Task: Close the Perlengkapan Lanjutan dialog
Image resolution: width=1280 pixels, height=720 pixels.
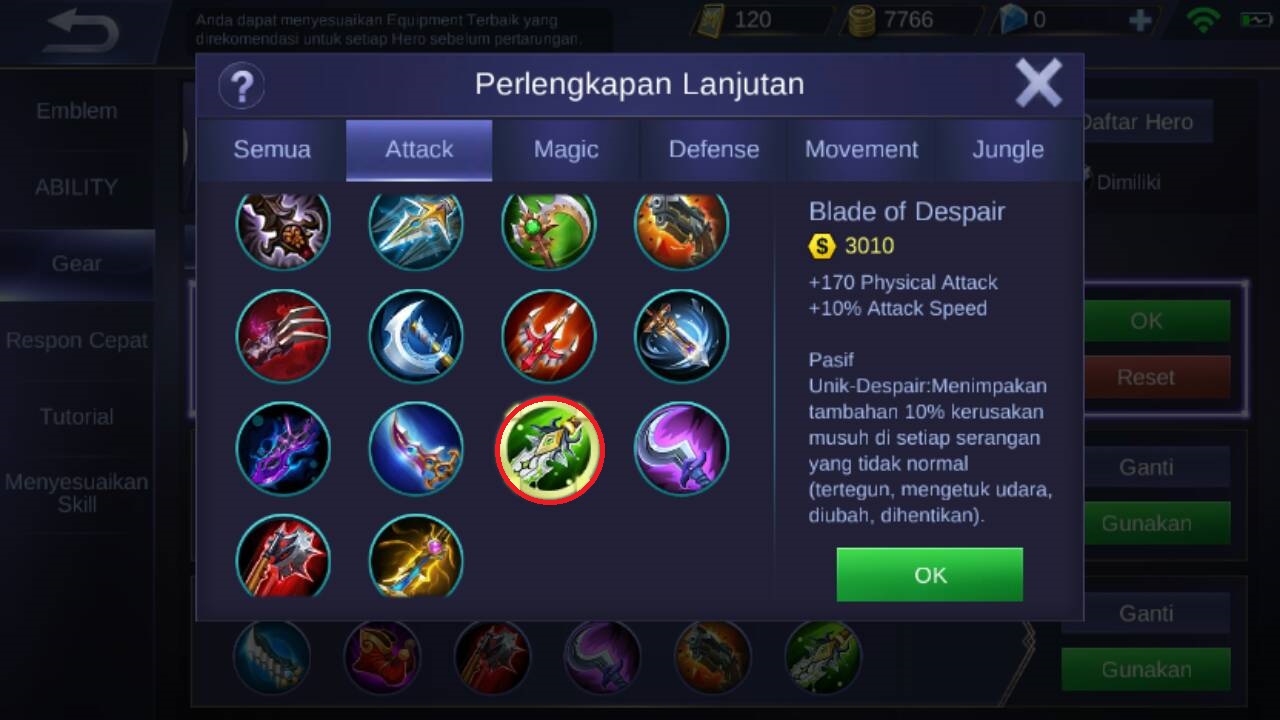Action: pos(1038,83)
